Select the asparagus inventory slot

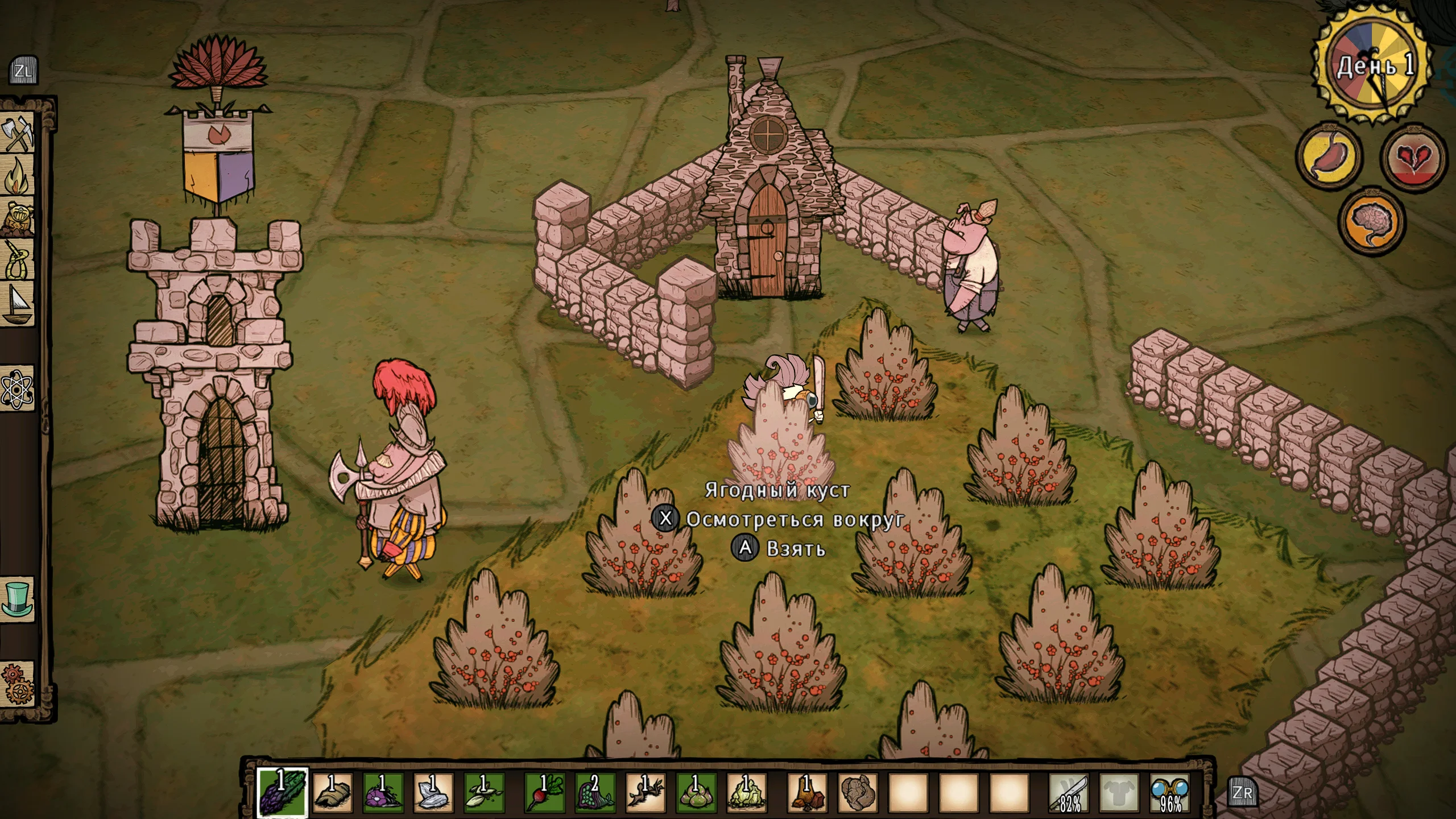(282, 792)
